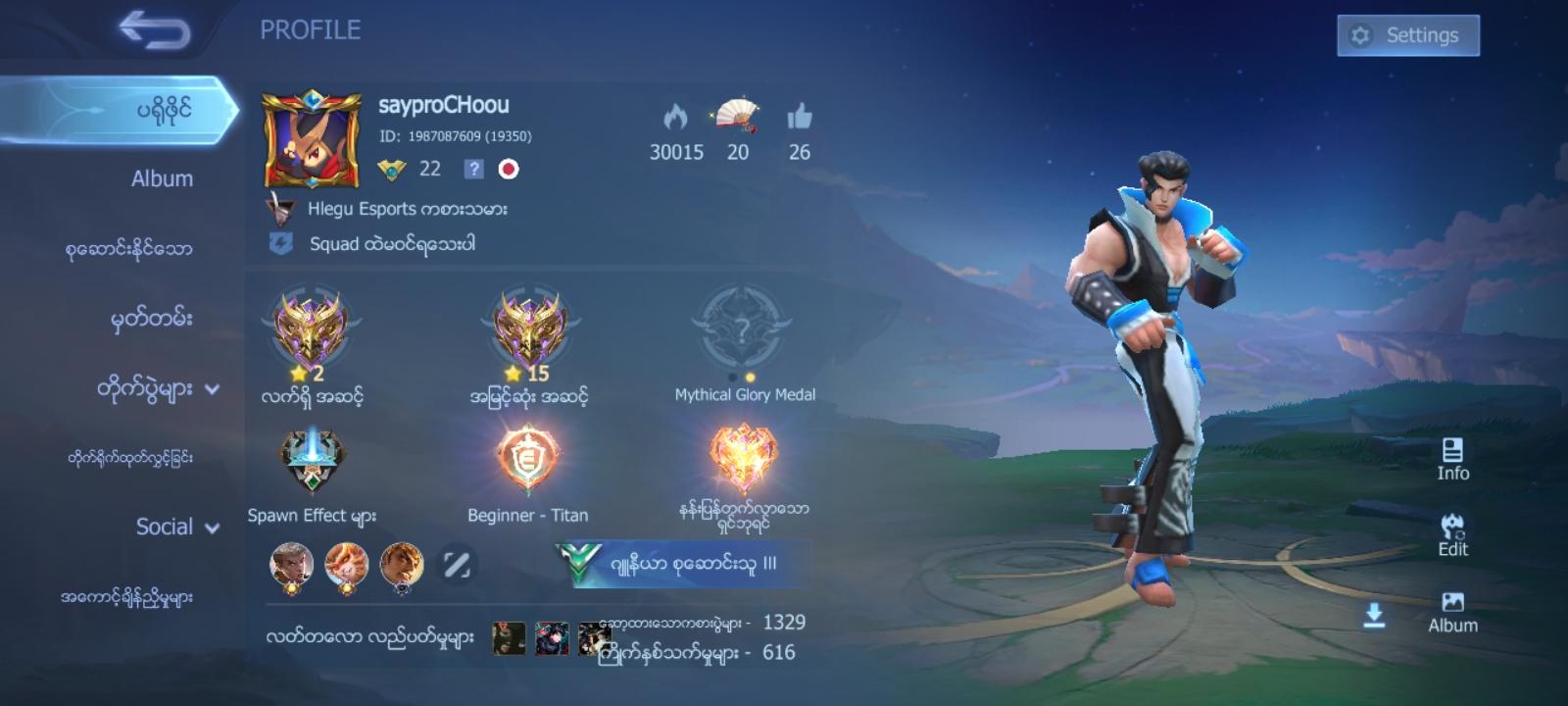This screenshot has height=706, width=1568.
Task: Switch to the Album tab in the sidebar
Action: pyautogui.click(x=163, y=178)
